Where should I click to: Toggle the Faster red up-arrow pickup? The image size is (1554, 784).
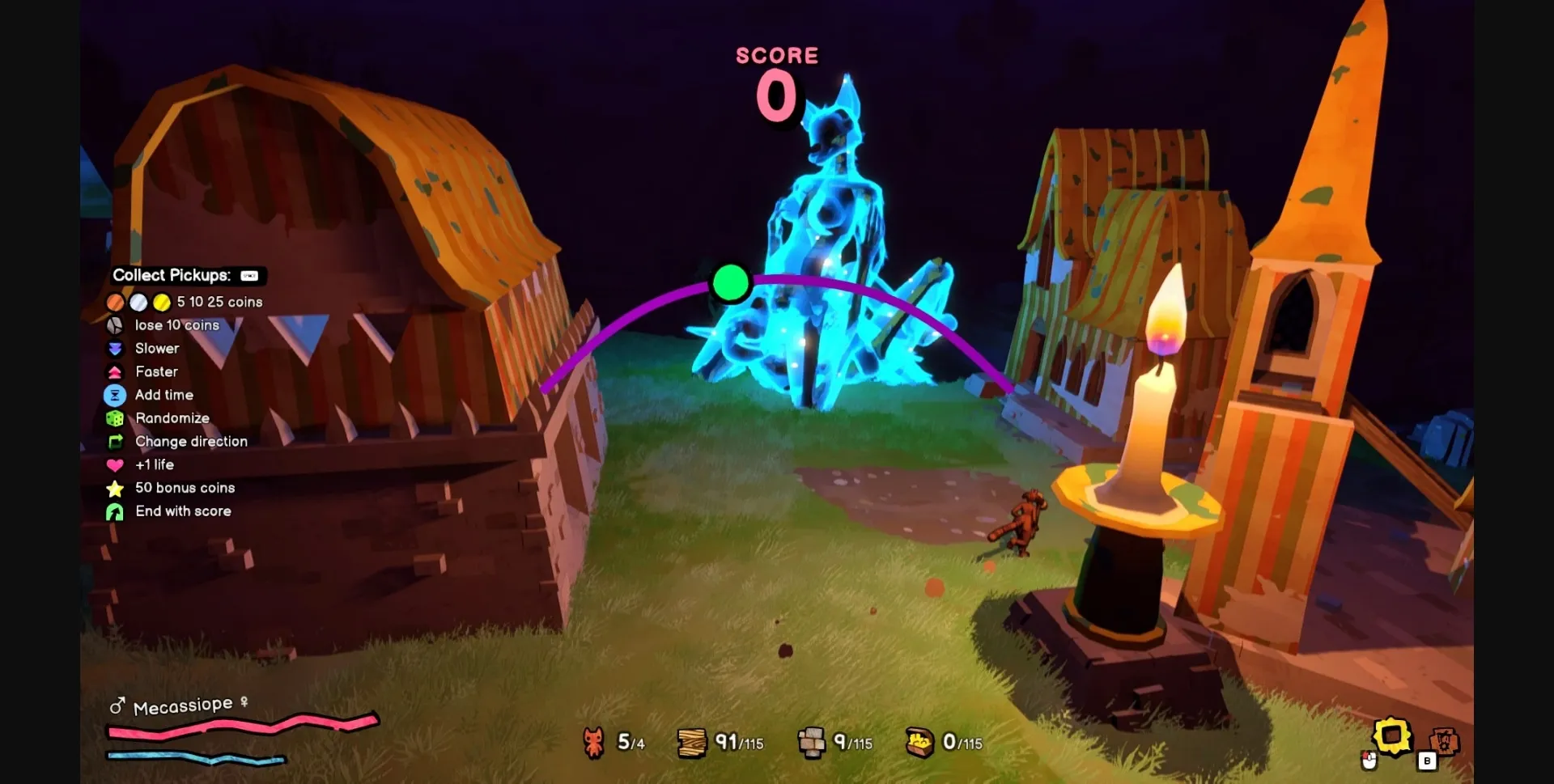coord(116,372)
